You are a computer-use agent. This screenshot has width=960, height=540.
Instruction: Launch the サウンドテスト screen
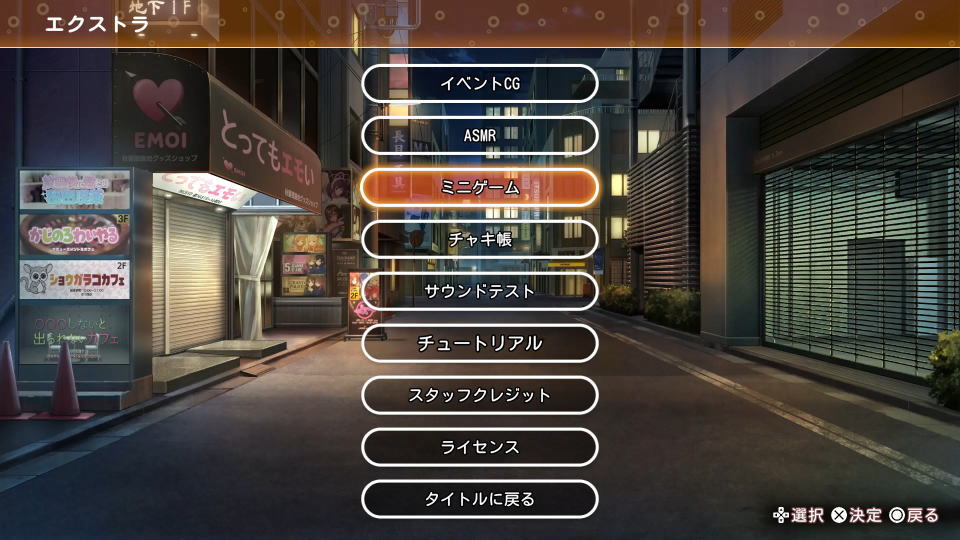pos(480,291)
